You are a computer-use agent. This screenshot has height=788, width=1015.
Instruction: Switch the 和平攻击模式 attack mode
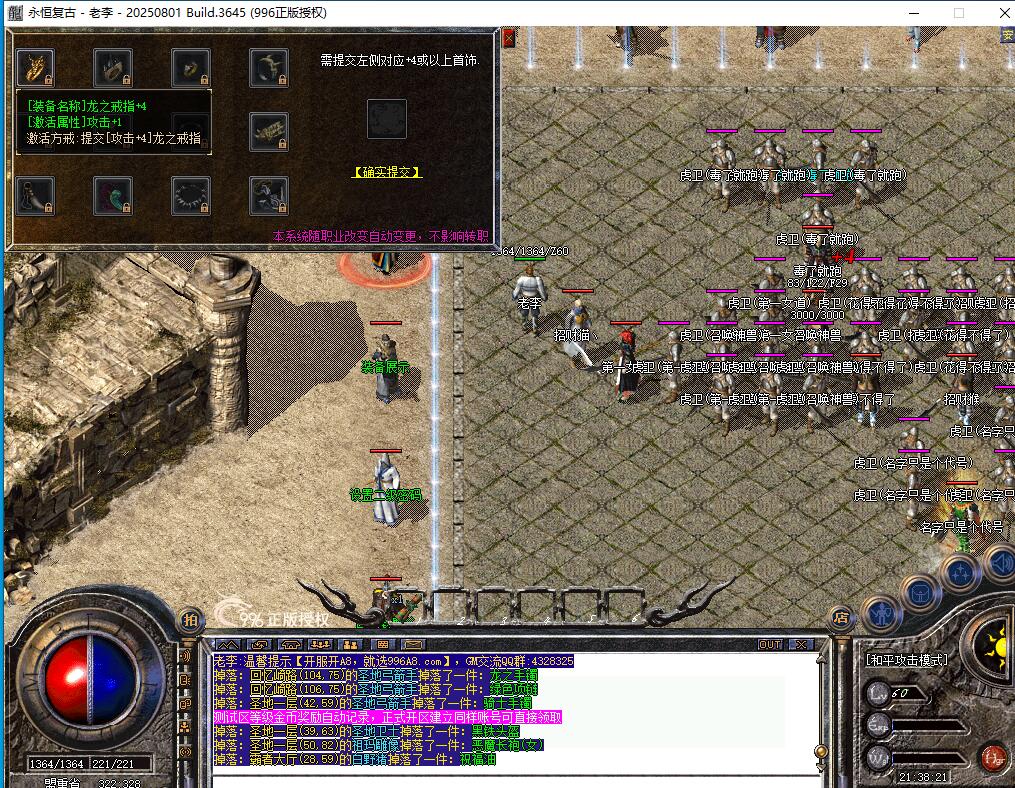coord(906,660)
